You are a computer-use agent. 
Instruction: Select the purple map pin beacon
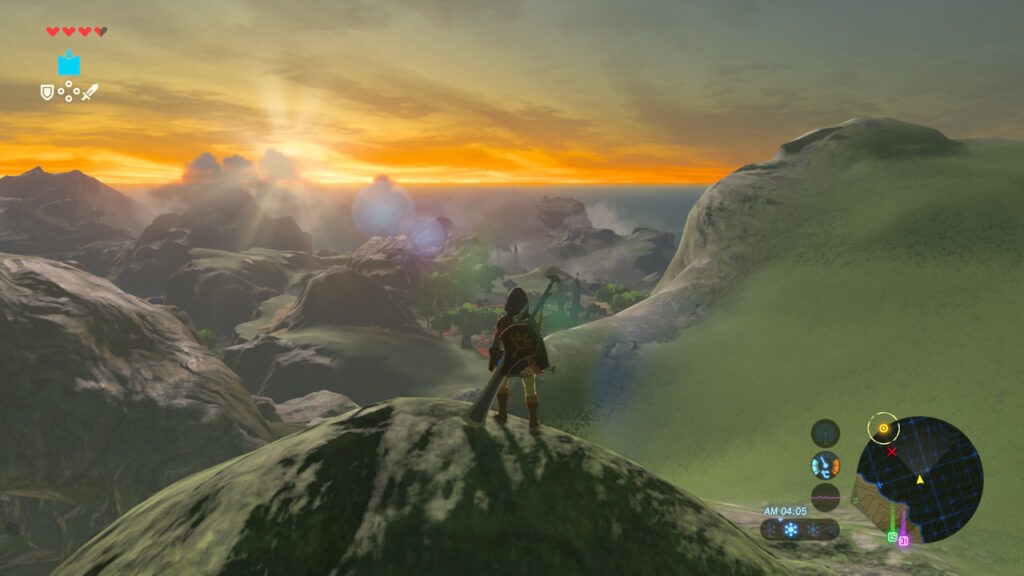(903, 541)
